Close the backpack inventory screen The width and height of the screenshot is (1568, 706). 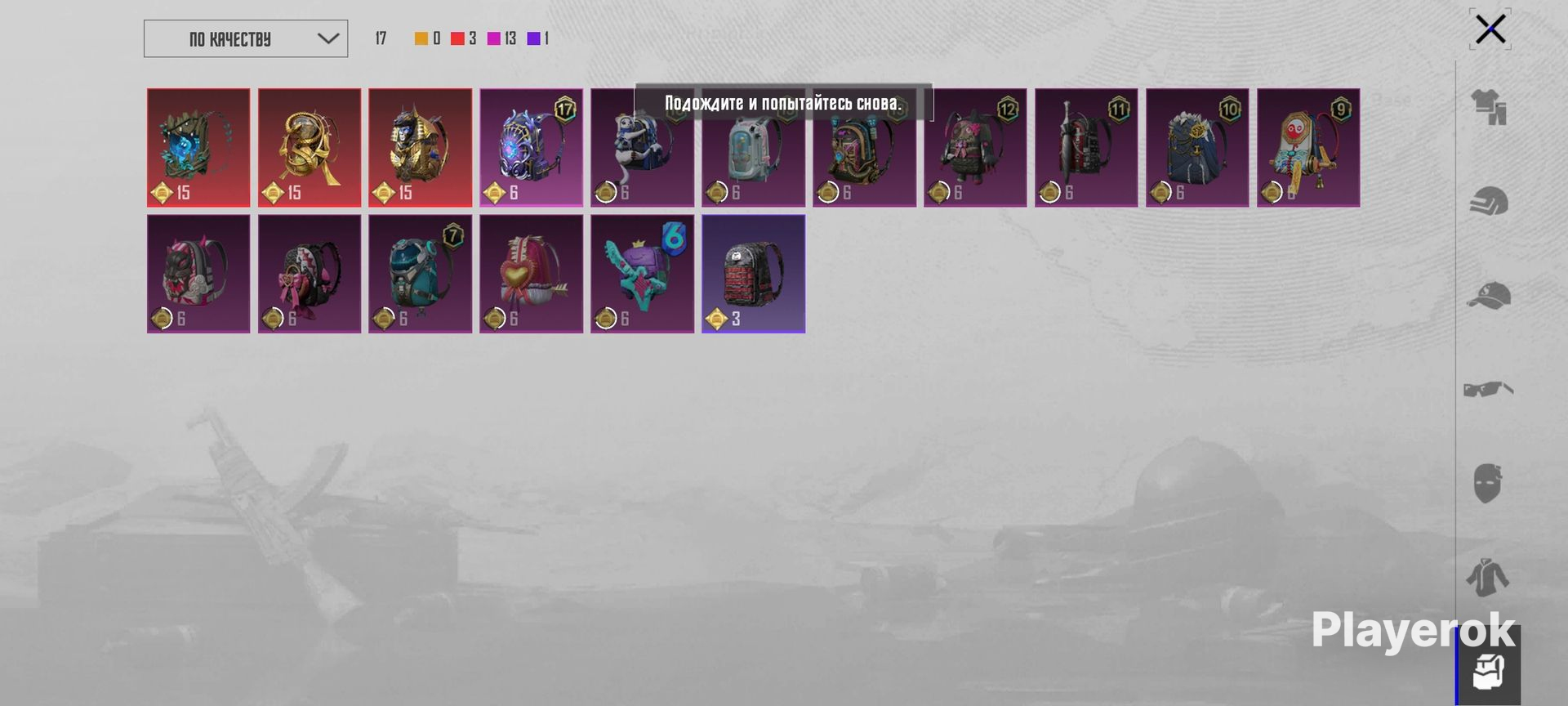click(x=1490, y=29)
